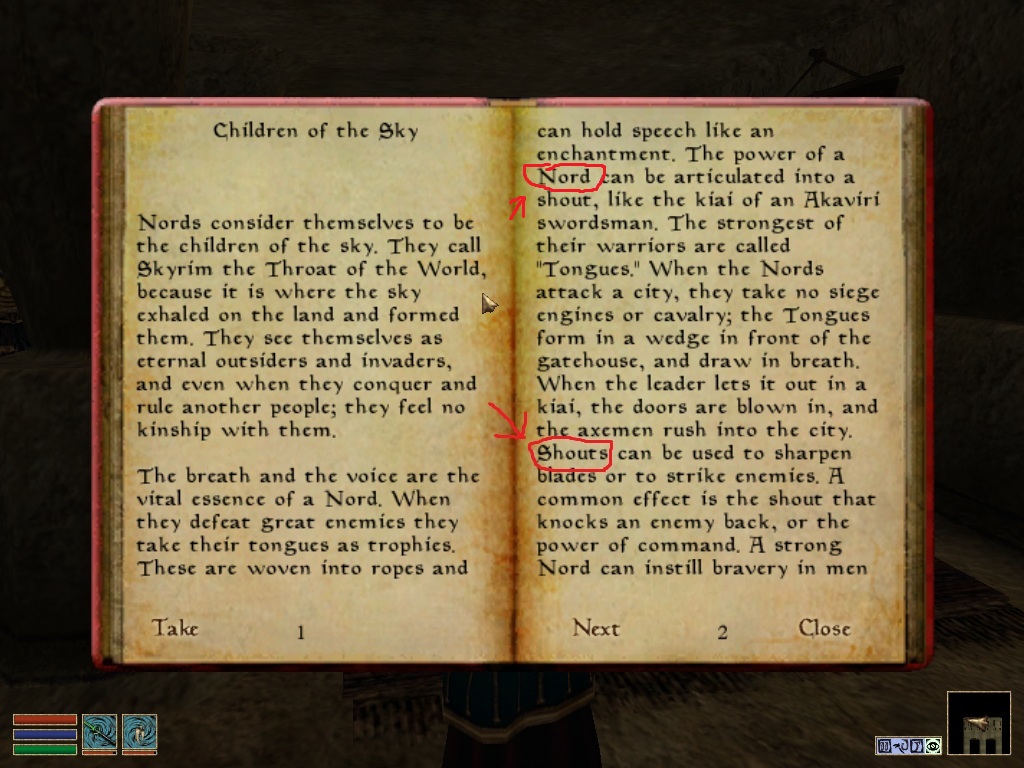Viewport: 1024px width, 768px height.
Task: Select the active spell icon
Action: point(137,734)
